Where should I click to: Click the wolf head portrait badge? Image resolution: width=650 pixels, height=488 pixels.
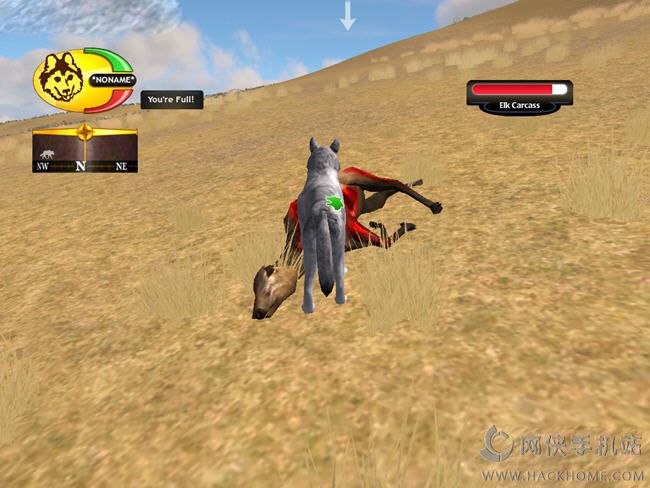pos(62,80)
